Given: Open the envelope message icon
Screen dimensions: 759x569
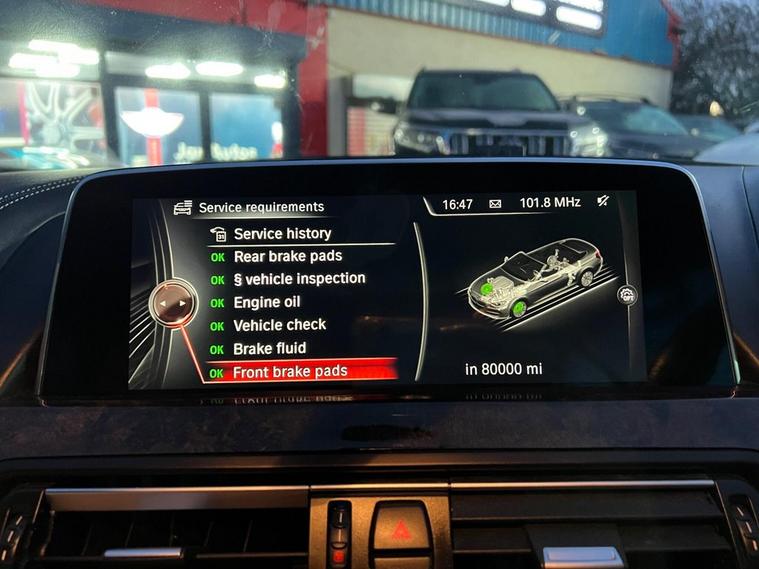Looking at the screenshot, I should [495, 204].
